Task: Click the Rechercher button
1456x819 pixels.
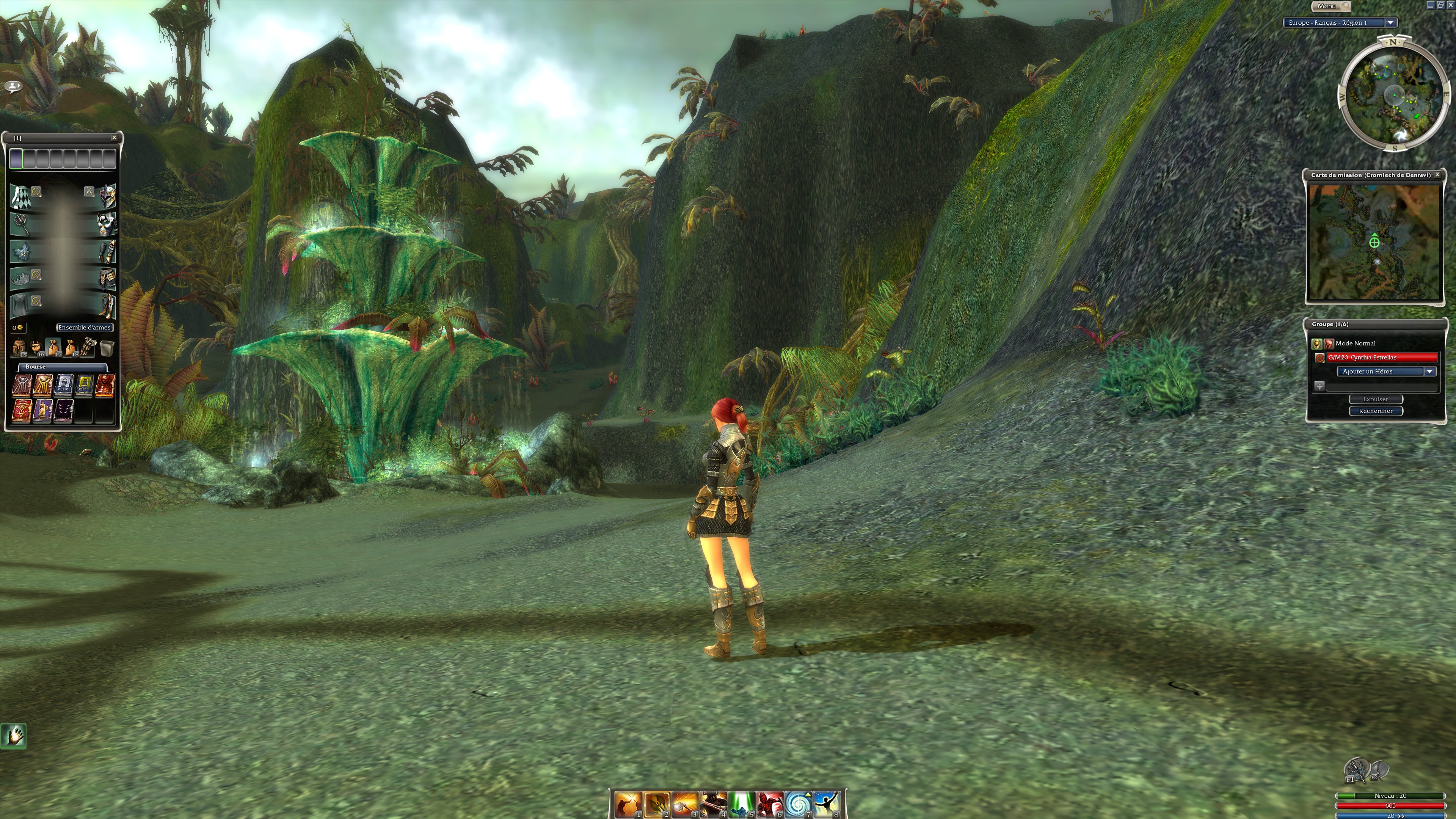Action: pyautogui.click(x=1375, y=411)
